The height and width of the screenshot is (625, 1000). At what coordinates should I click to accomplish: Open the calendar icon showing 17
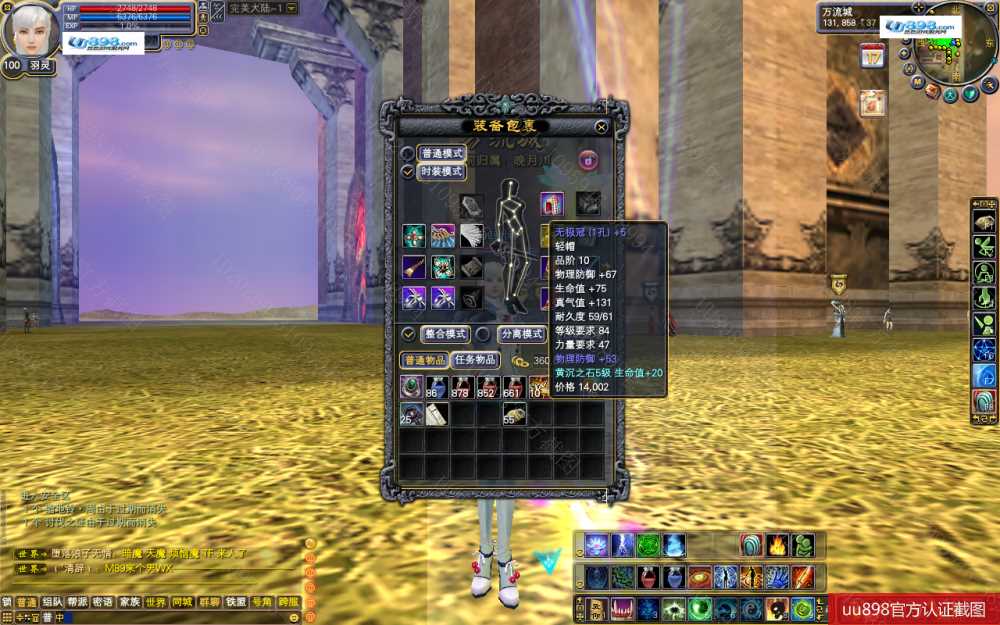click(x=872, y=56)
